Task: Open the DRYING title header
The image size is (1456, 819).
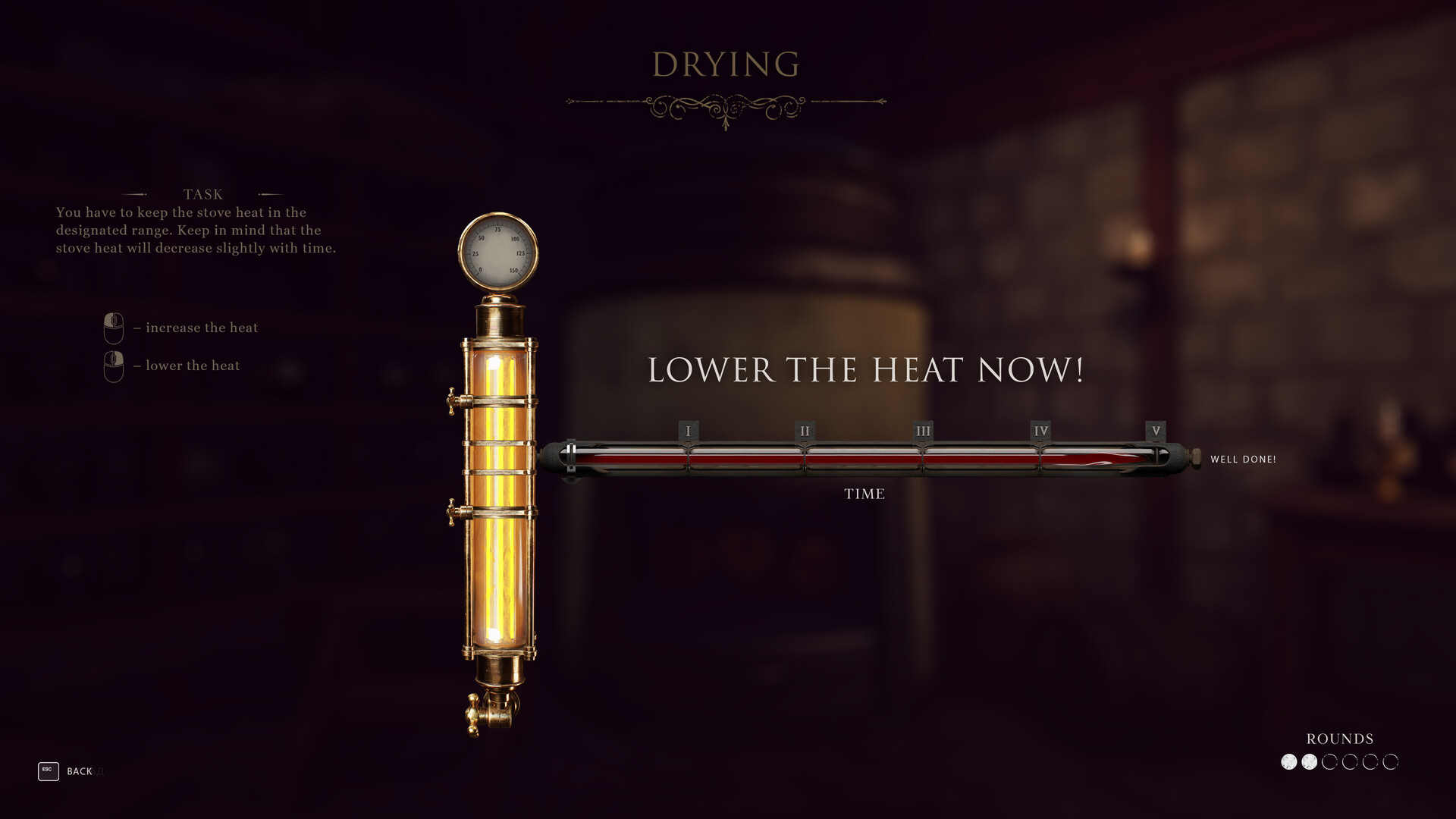Action: point(726,64)
